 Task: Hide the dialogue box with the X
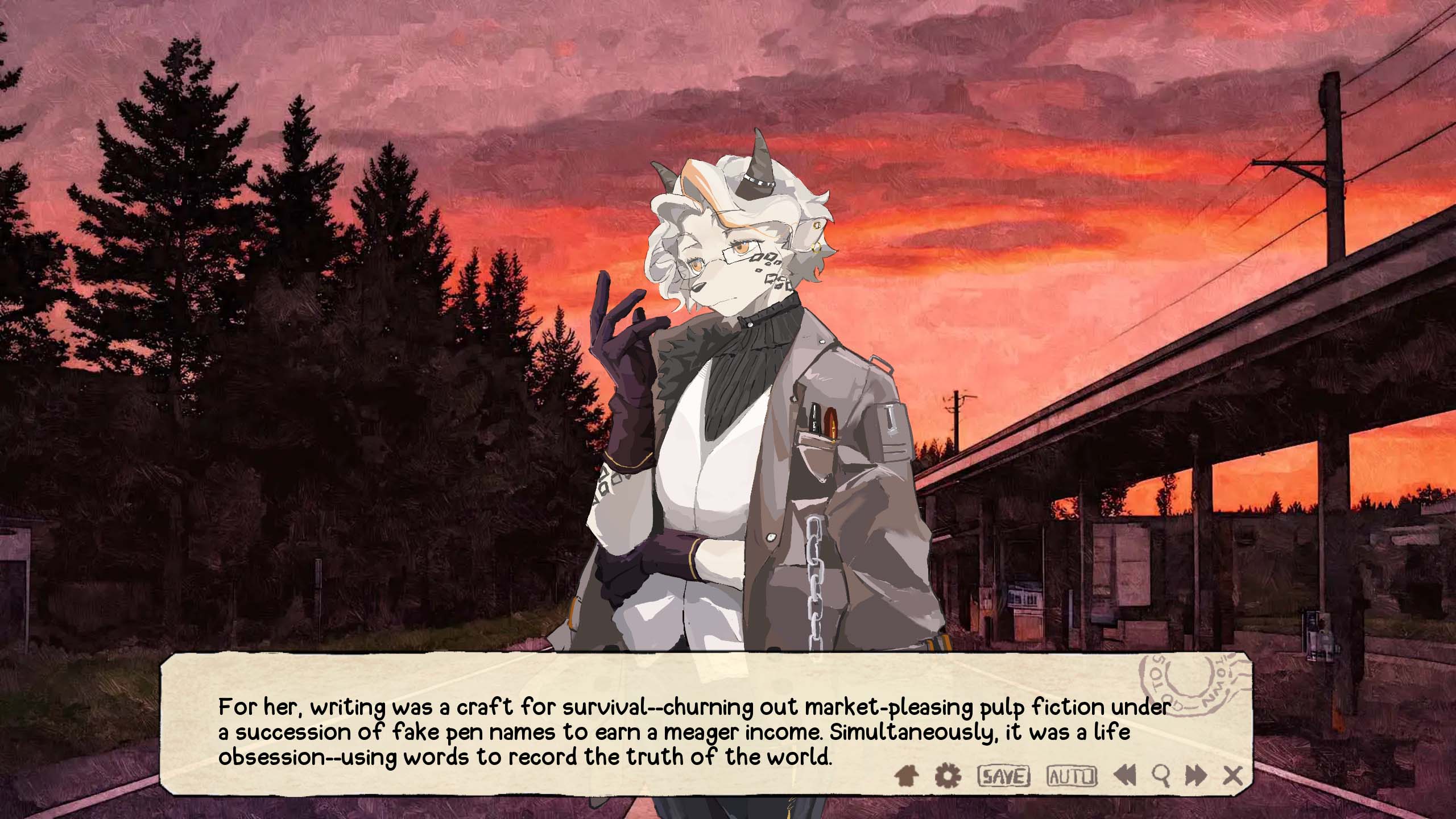[x=1233, y=775]
